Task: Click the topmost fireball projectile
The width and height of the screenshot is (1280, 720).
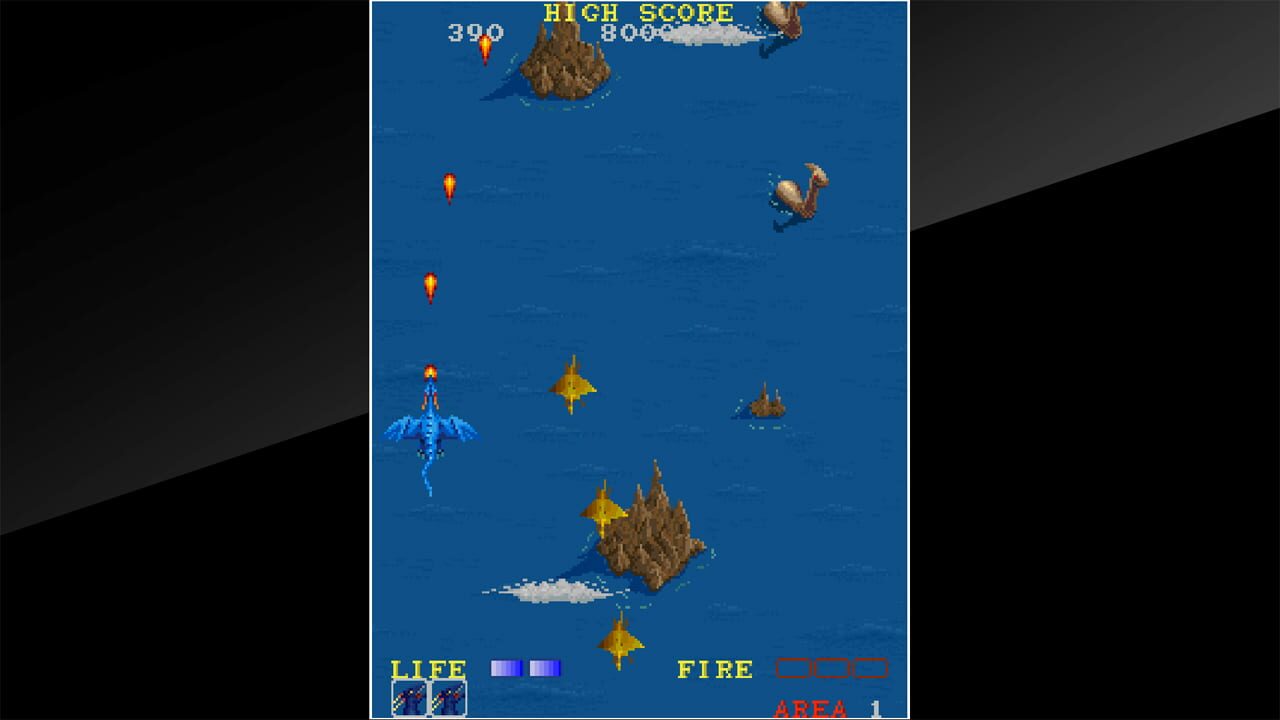Action: point(485,45)
